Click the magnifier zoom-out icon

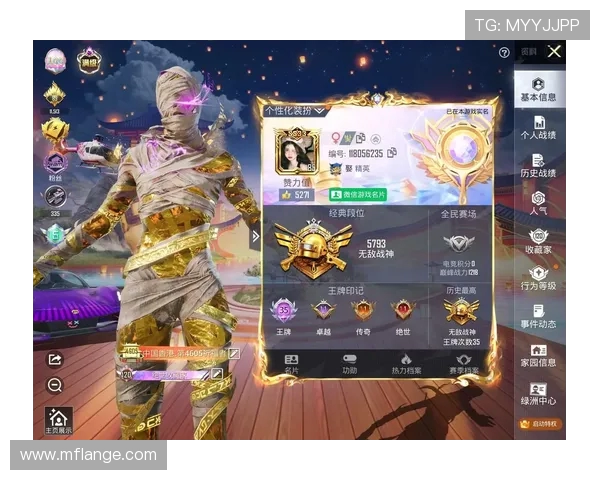pos(55,385)
